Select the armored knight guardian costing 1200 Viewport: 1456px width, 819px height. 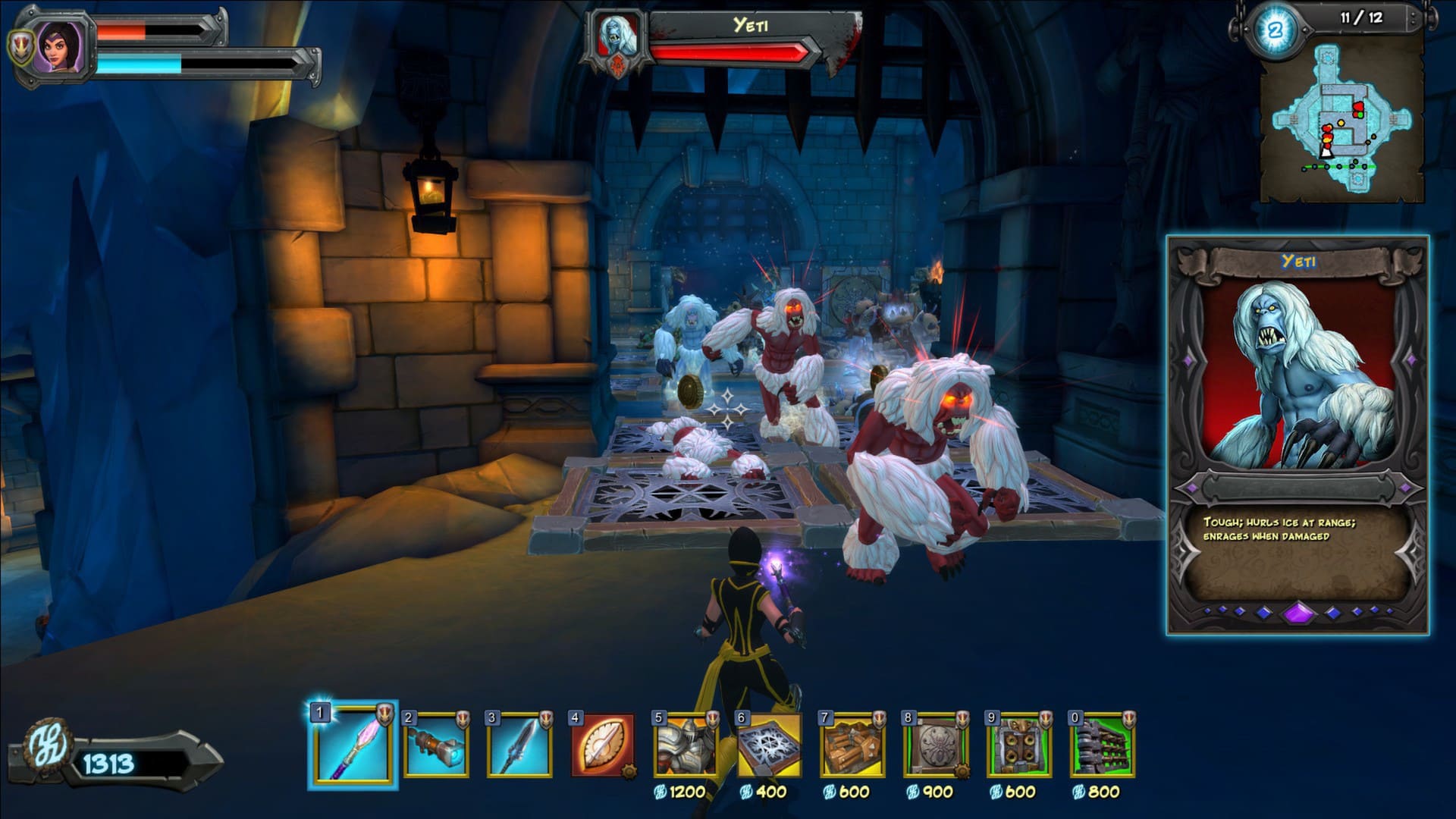pyautogui.click(x=686, y=745)
